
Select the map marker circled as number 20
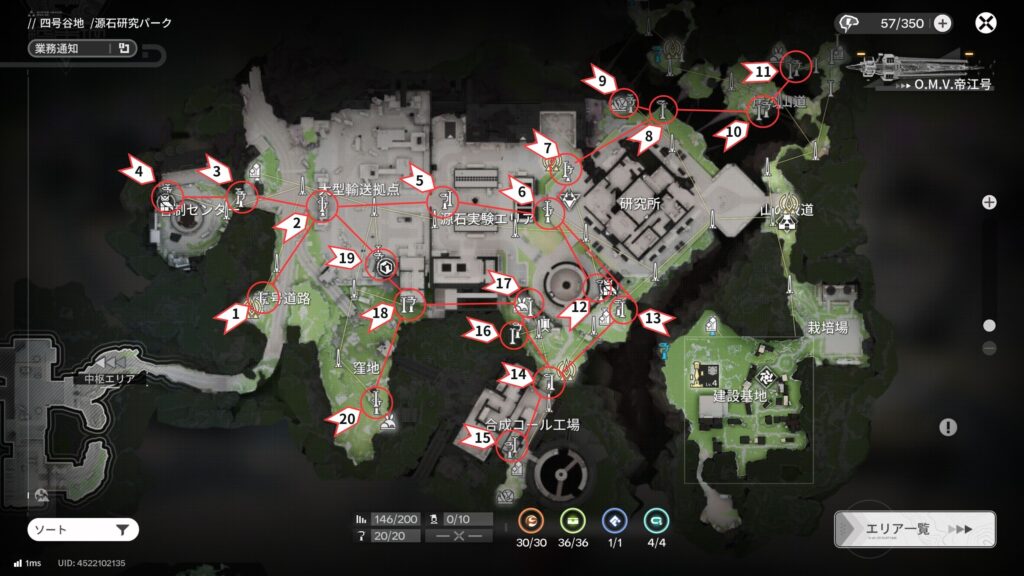click(376, 402)
